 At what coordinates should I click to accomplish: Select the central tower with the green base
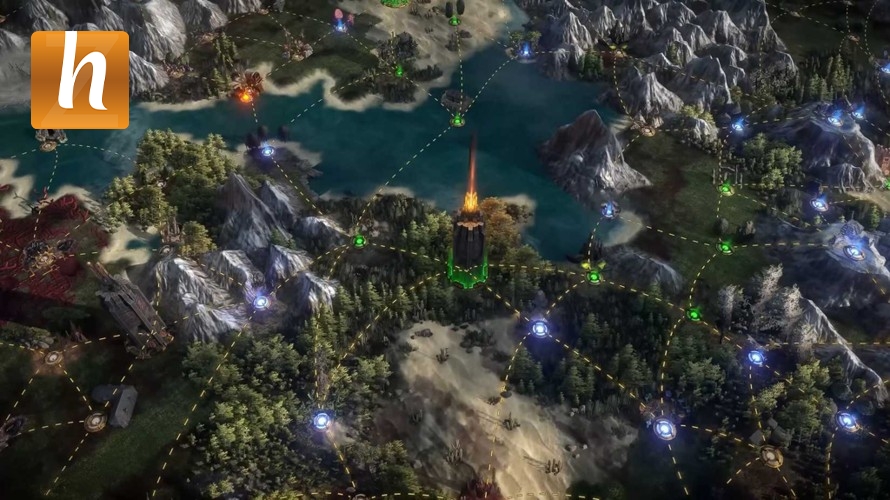click(468, 245)
